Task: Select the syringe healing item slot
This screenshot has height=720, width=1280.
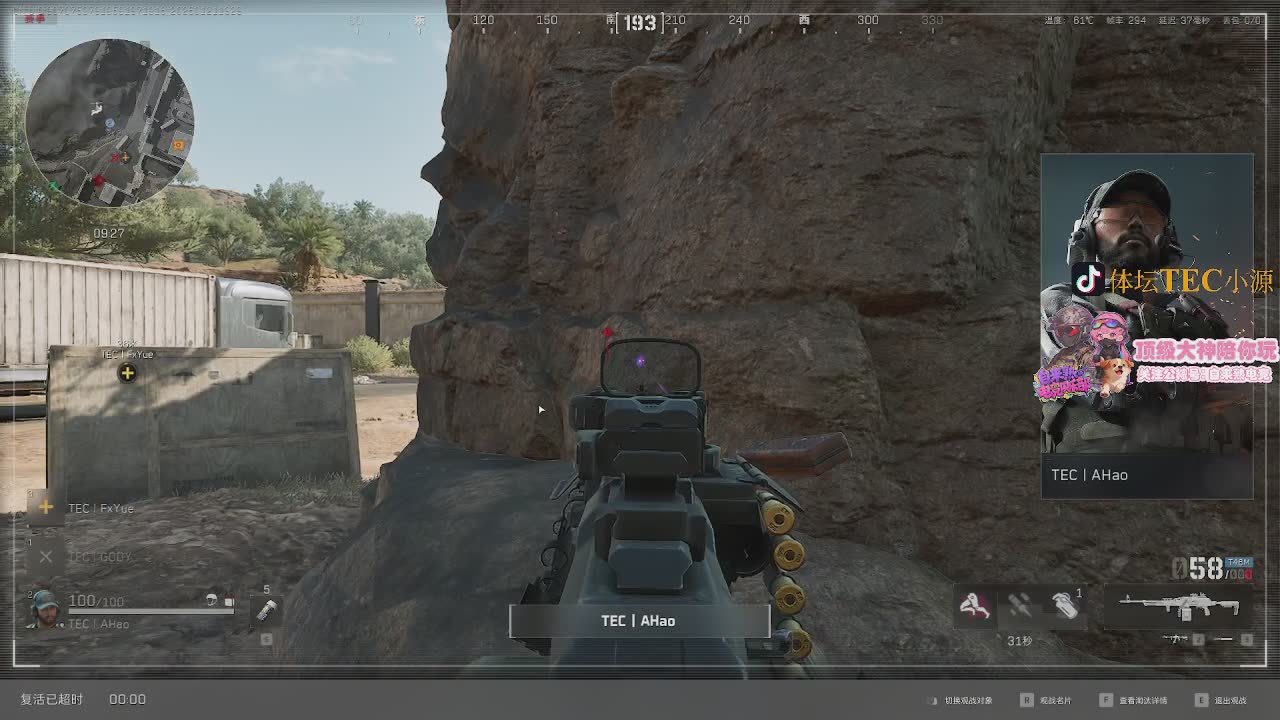Action: (x=266, y=609)
